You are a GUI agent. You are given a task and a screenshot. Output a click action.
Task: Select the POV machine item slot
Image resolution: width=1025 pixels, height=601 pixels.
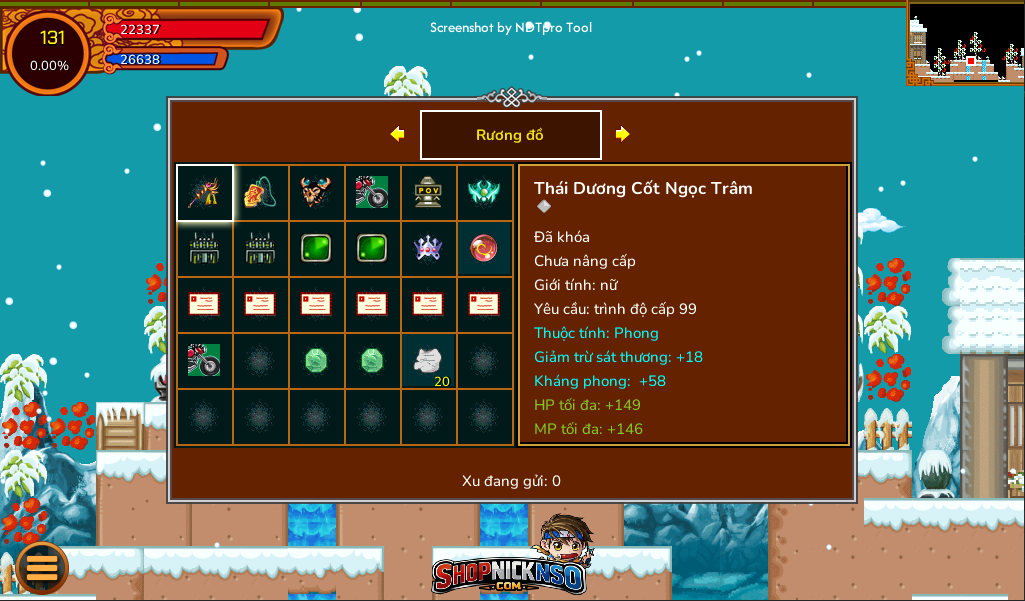tap(428, 192)
